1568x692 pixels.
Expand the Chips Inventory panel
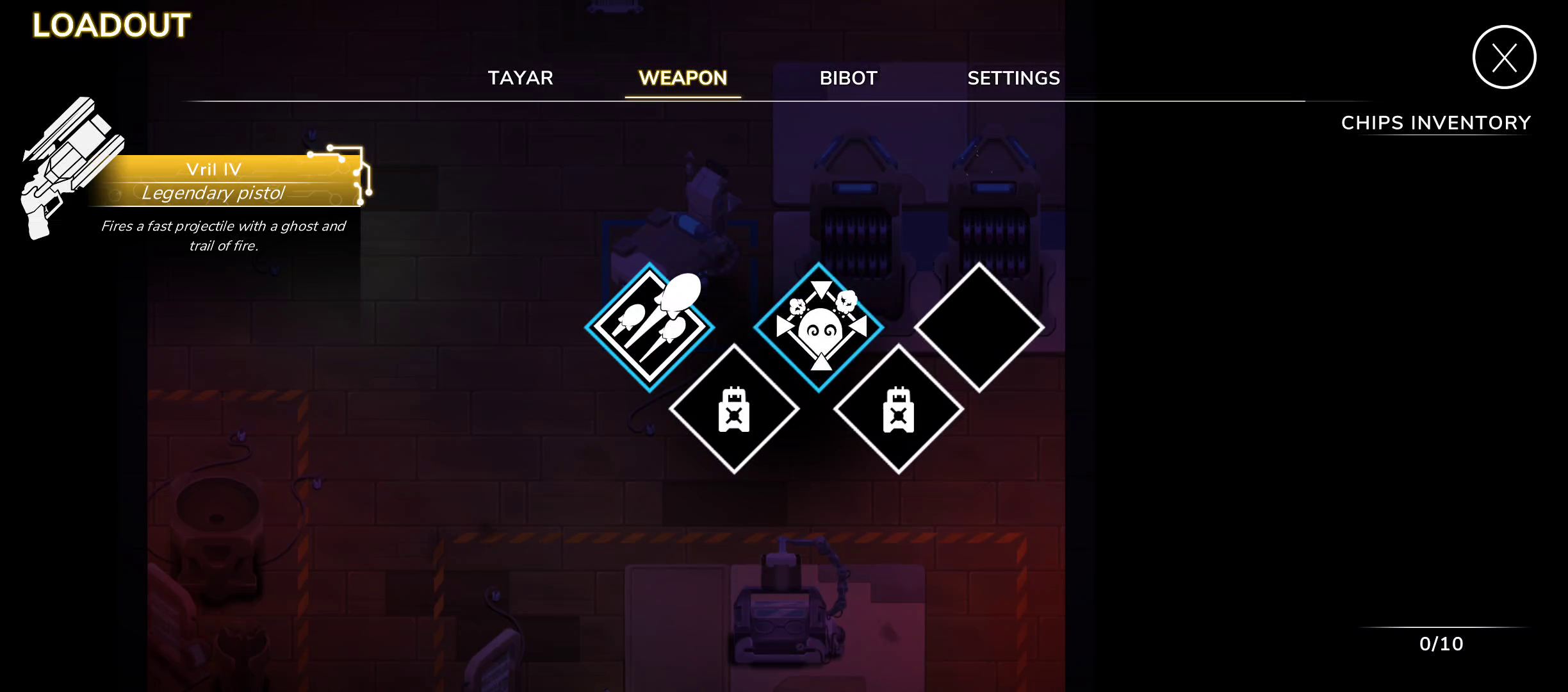[x=1436, y=122]
